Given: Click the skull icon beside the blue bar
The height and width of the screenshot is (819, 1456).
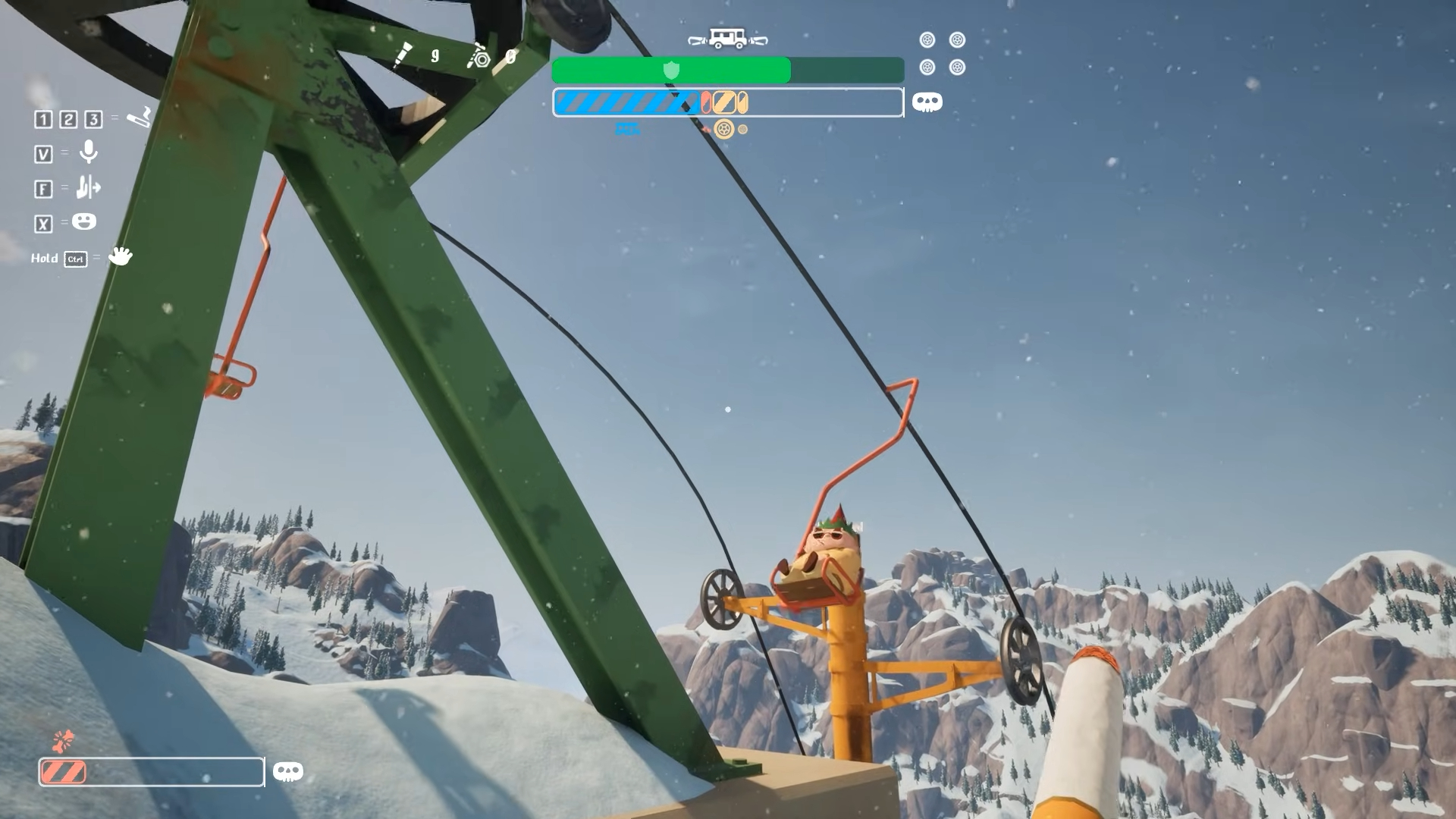Looking at the screenshot, I should point(927,102).
